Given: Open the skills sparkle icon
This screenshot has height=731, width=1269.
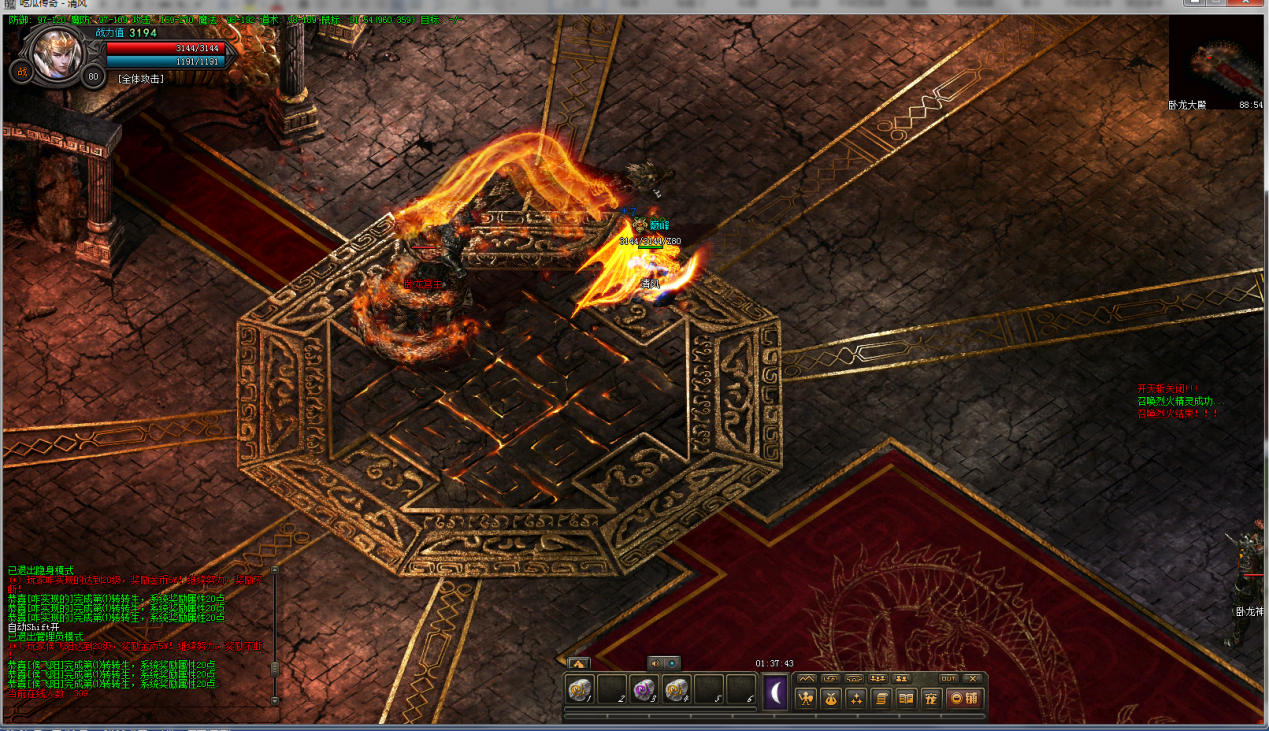Looking at the screenshot, I should click(856, 699).
